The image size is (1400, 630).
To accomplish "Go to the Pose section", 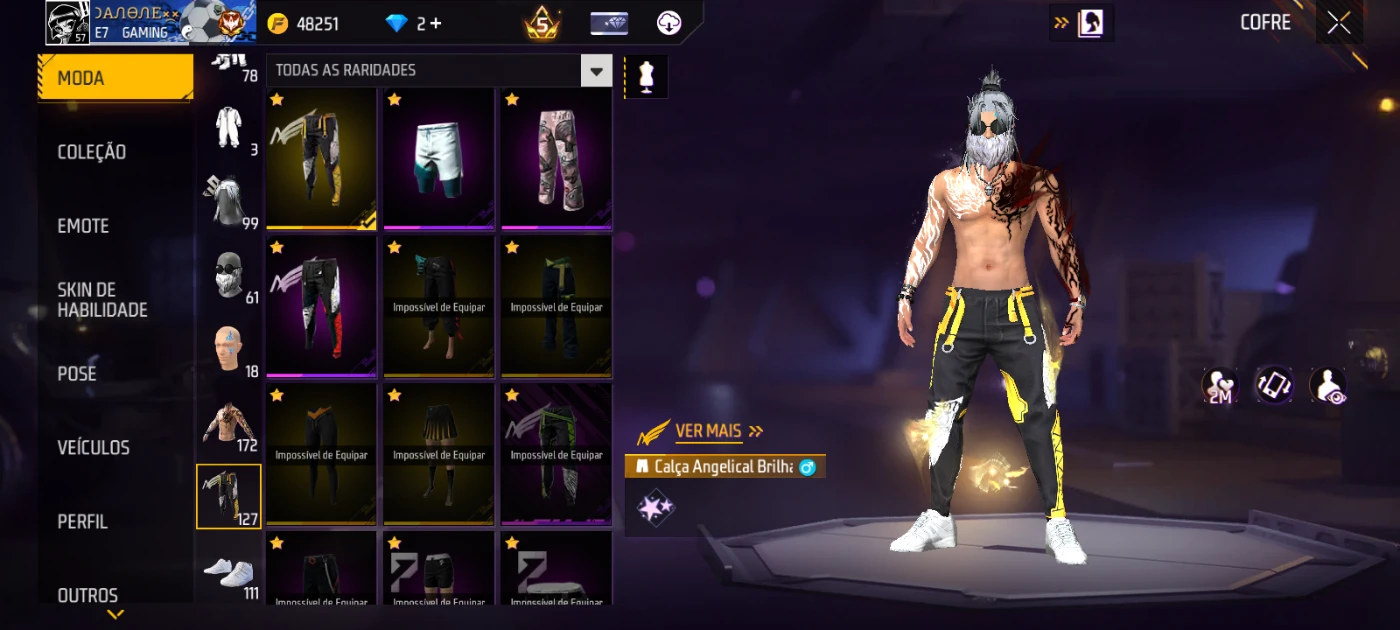I will tap(77, 374).
